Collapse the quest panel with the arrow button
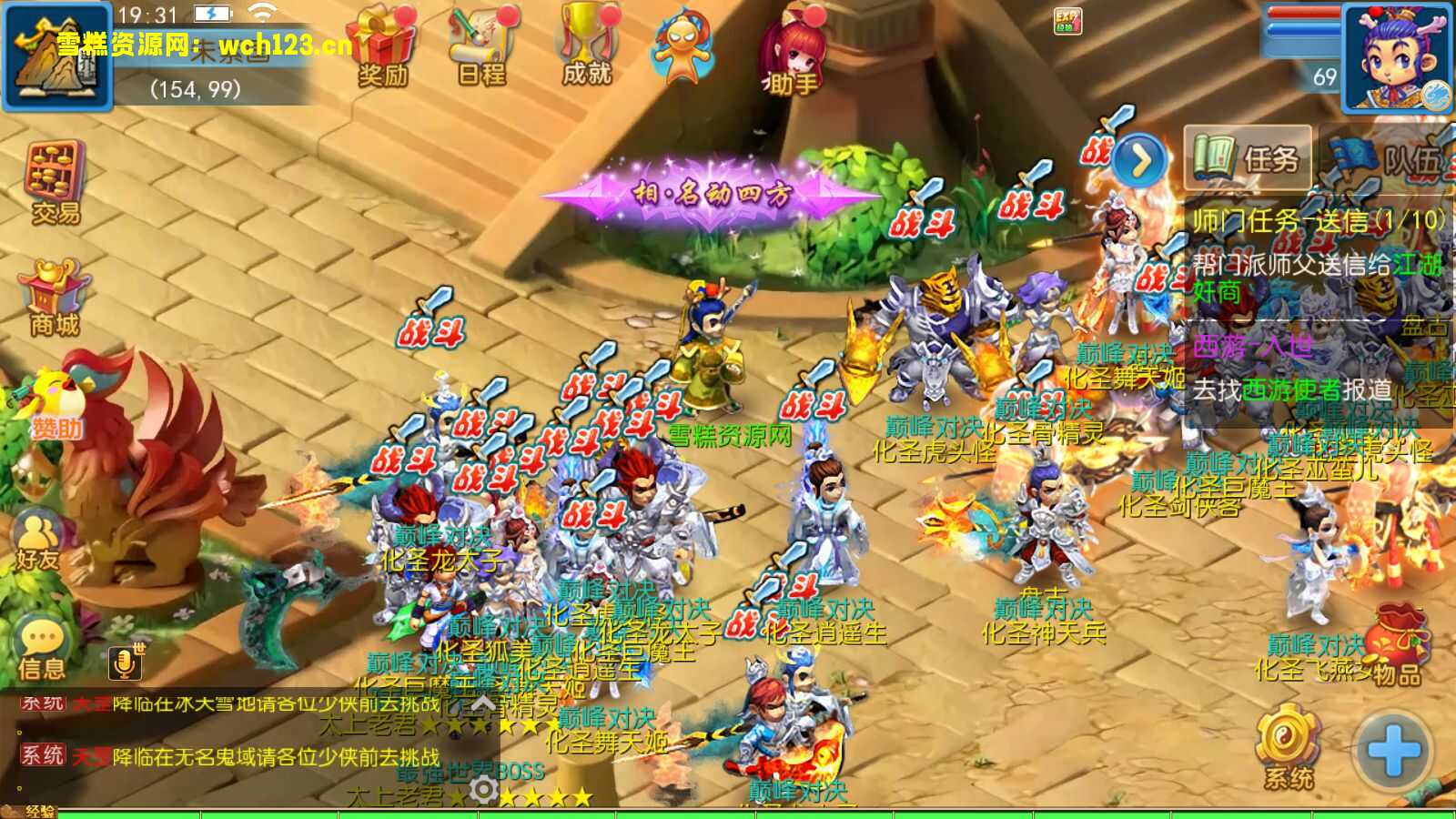Image resolution: width=1456 pixels, height=819 pixels. [x=1138, y=160]
